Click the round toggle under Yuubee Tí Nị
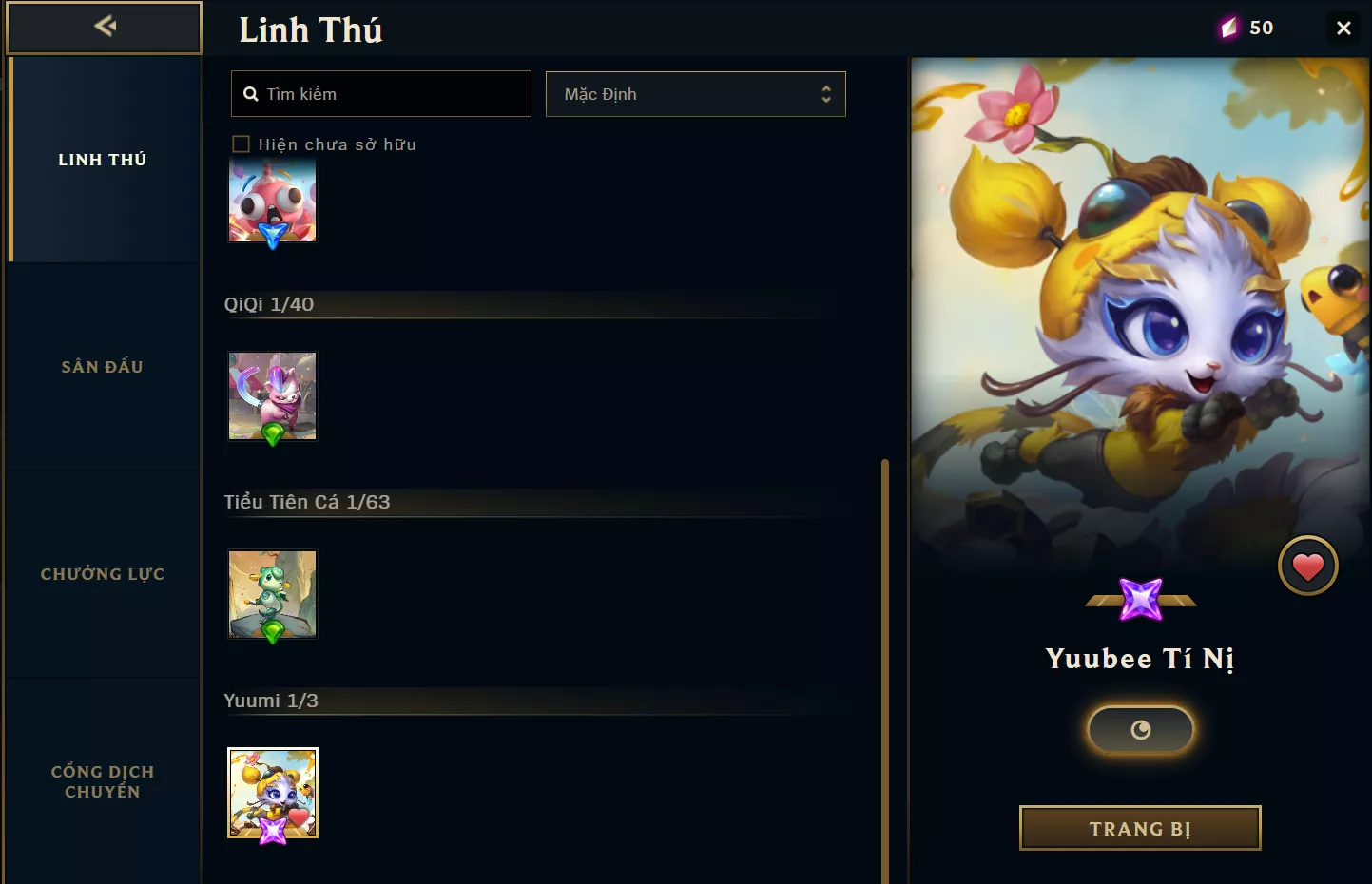The image size is (1372, 884). 1140,730
